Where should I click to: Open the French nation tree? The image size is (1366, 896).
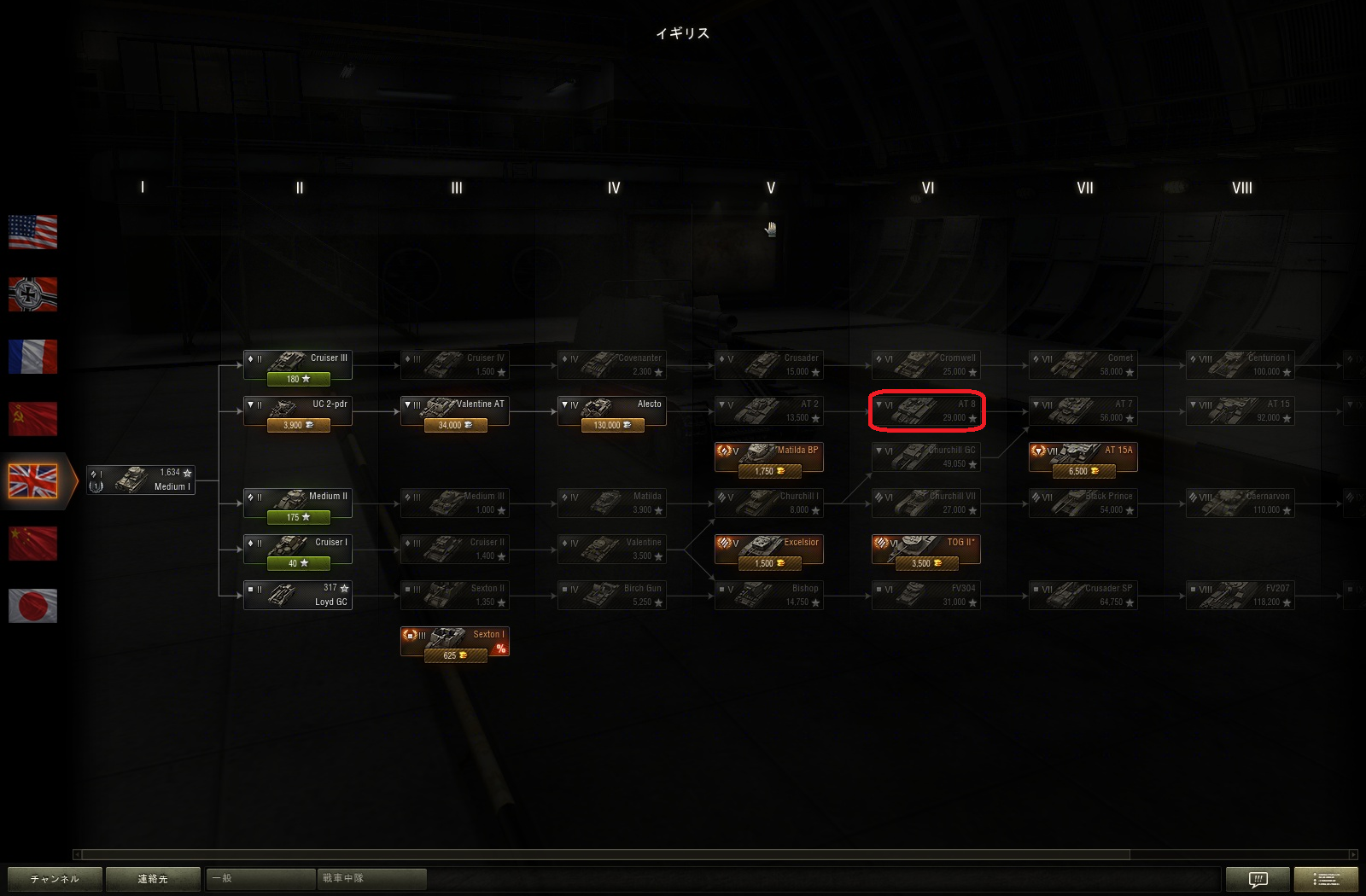[x=32, y=356]
